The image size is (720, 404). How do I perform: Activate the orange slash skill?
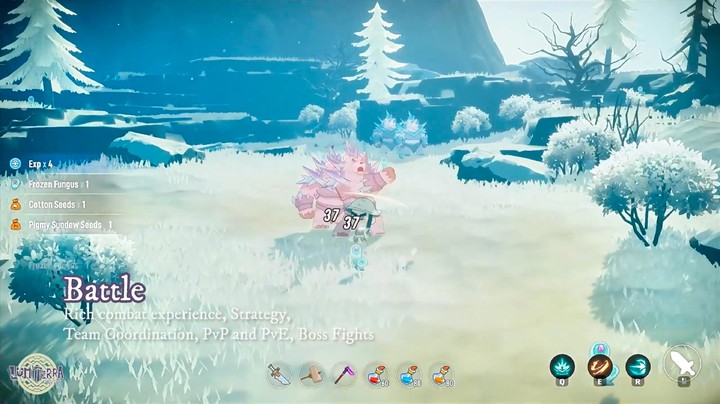pyautogui.click(x=601, y=366)
